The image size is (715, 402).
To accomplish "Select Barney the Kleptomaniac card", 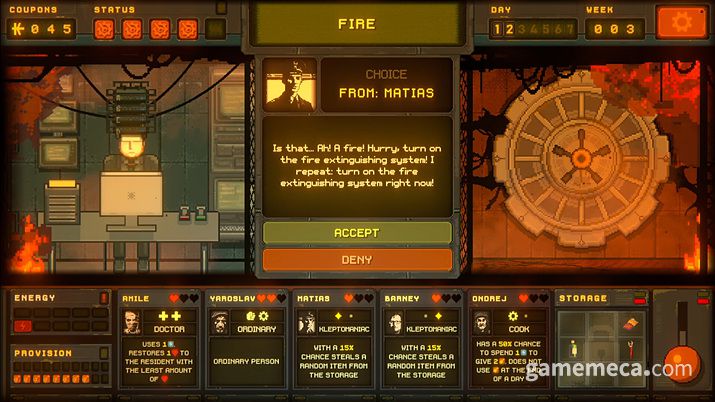I will [x=422, y=339].
